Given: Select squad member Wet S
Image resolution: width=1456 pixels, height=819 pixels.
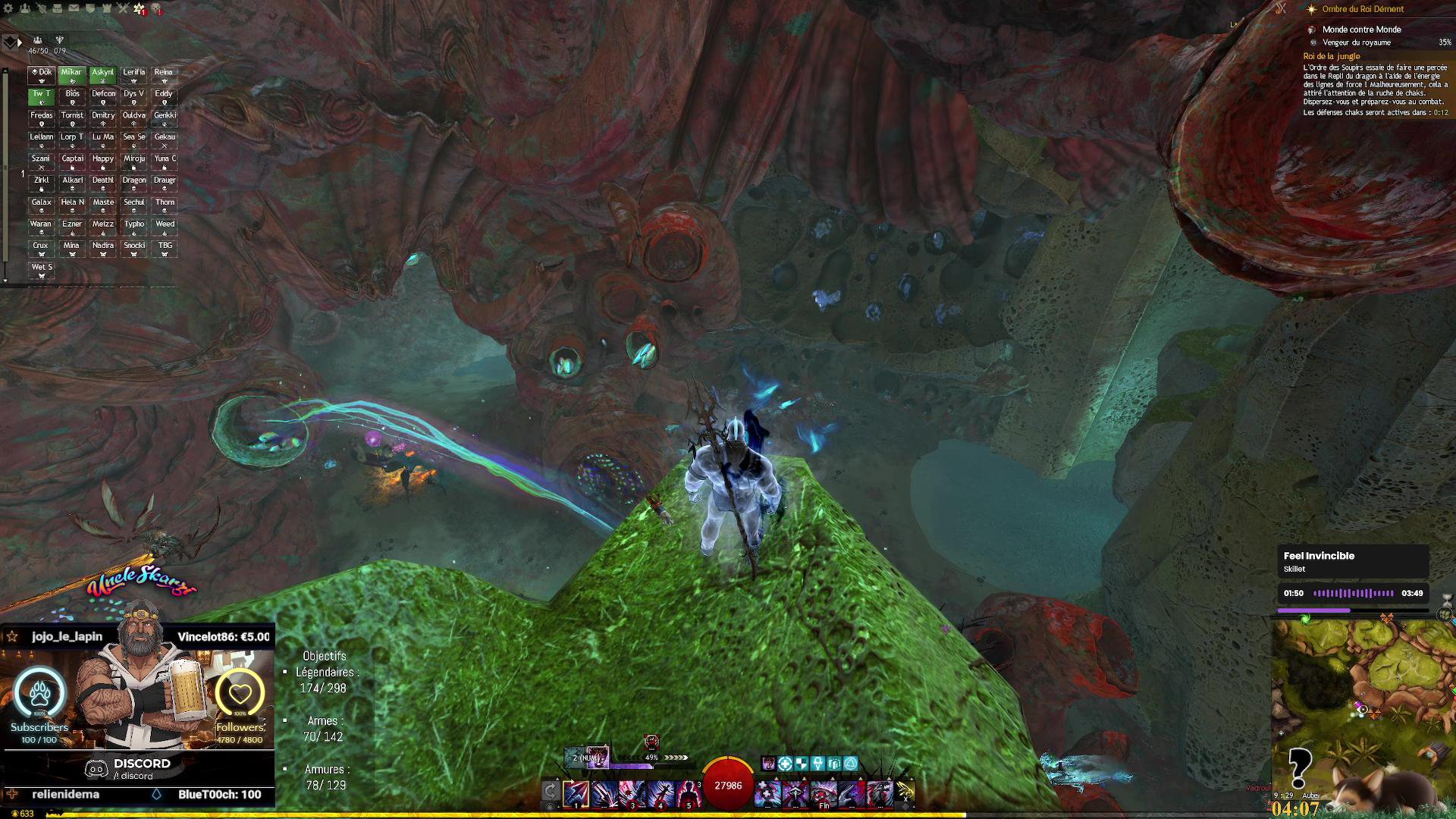Looking at the screenshot, I should point(42,271).
